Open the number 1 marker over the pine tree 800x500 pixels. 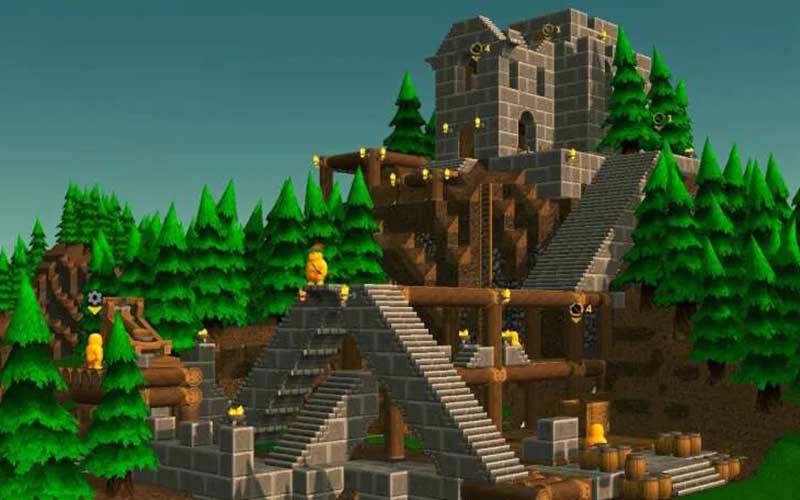[x=660, y=119]
